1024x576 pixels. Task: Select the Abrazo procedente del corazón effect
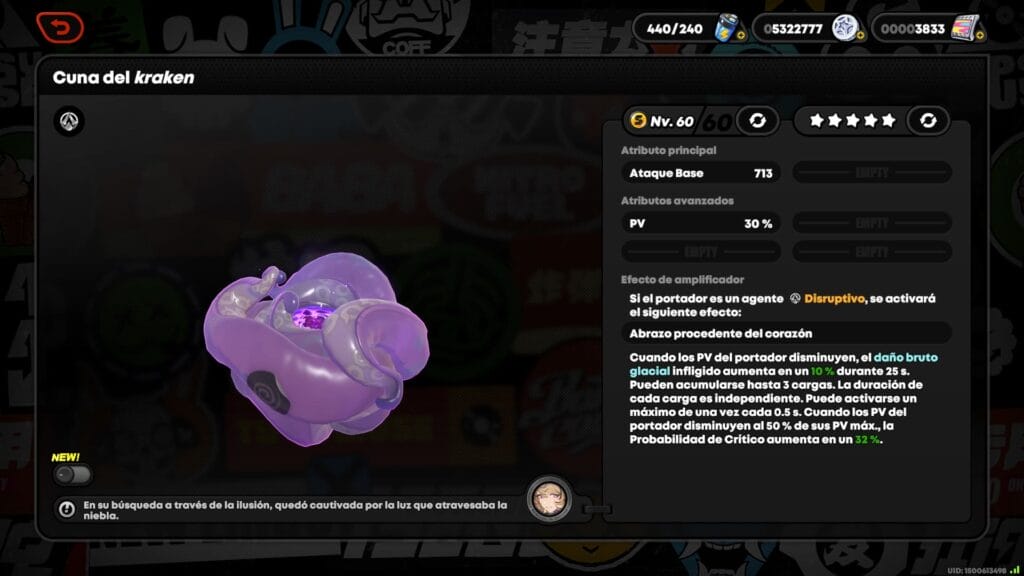click(x=786, y=333)
